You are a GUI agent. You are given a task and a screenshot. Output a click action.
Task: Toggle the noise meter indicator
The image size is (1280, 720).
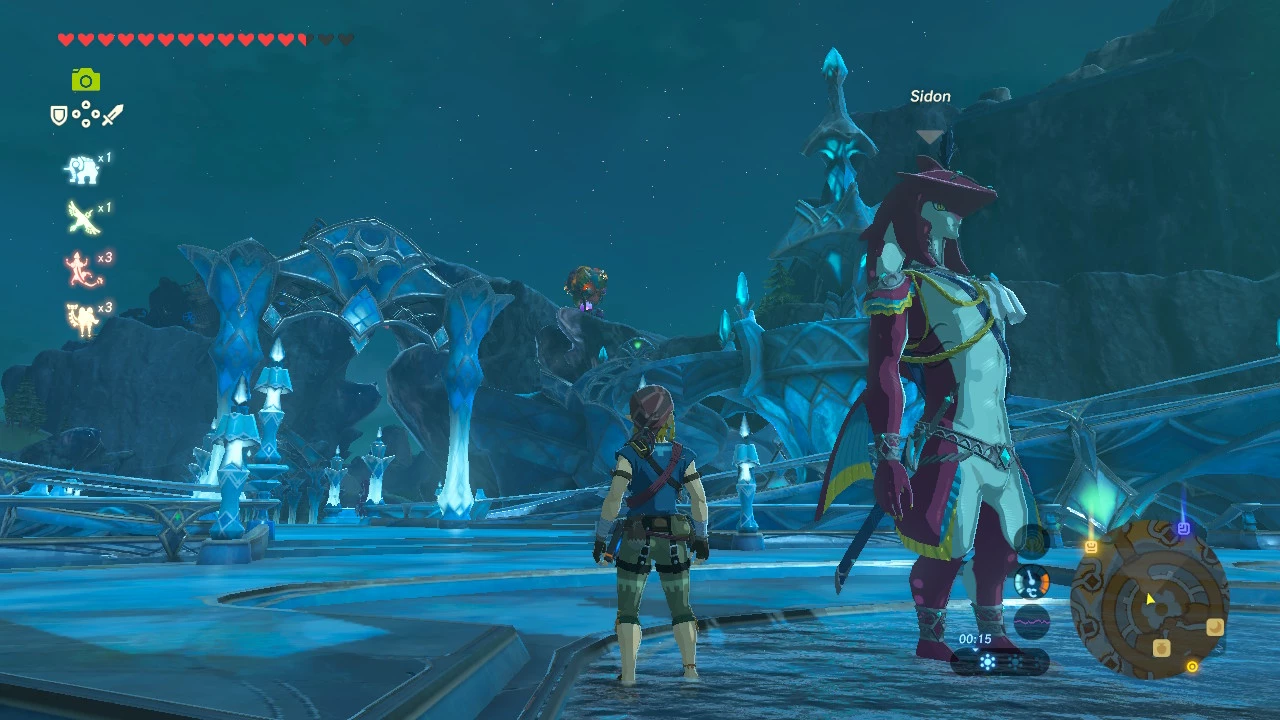(x=1030, y=620)
